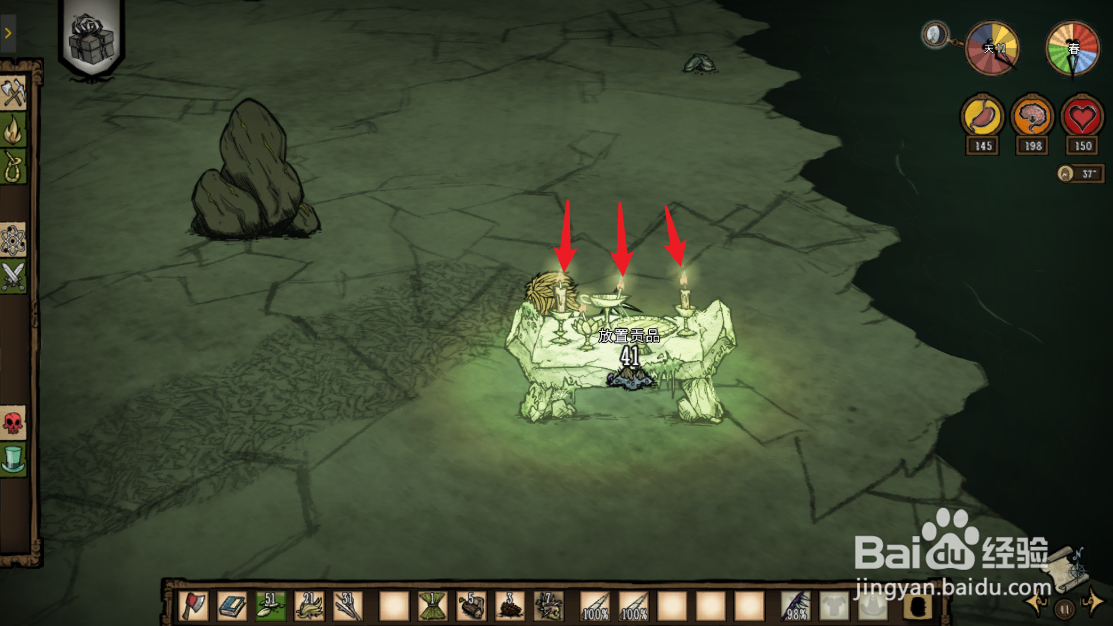Click the round pause button
Image resolution: width=1113 pixels, height=626 pixels.
click(1066, 607)
